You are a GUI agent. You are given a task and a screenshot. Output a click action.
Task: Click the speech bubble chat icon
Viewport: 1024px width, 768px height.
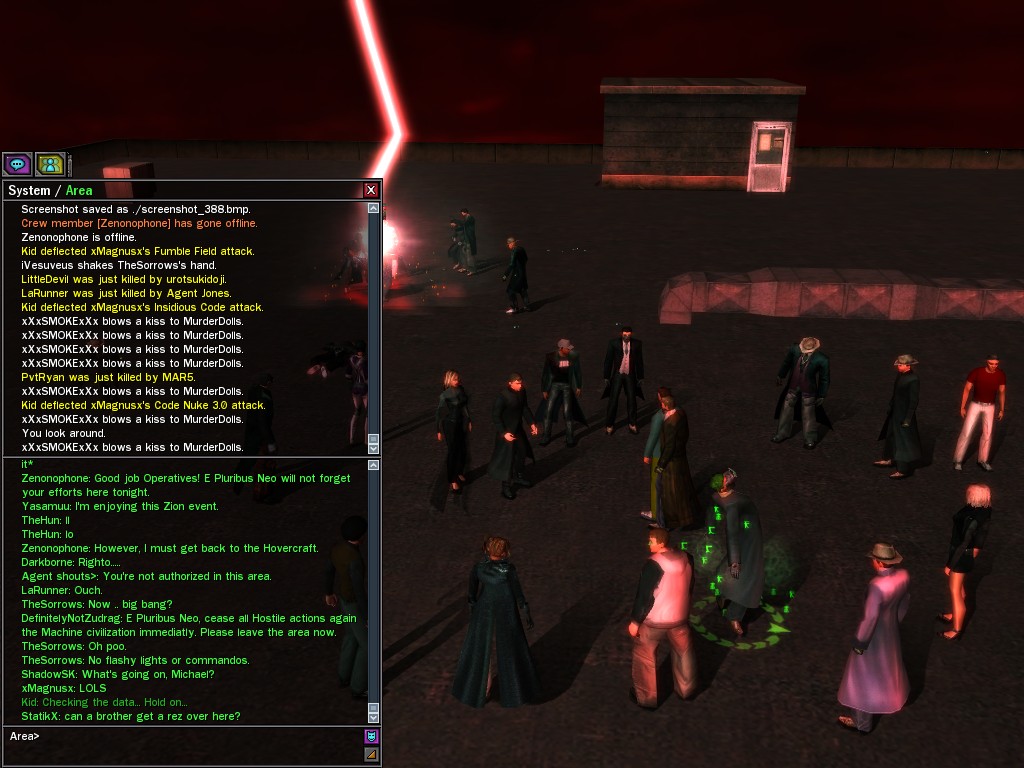[x=17, y=164]
